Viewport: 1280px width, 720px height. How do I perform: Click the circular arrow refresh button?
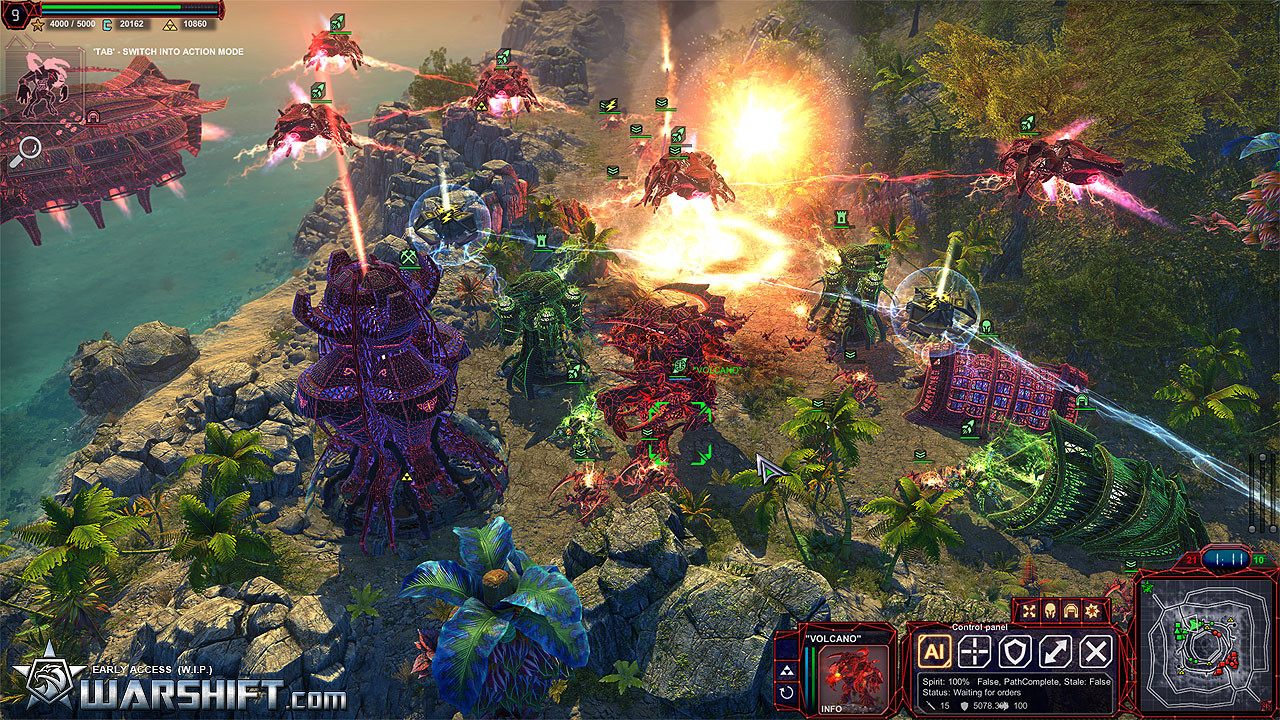pyautogui.click(x=787, y=691)
